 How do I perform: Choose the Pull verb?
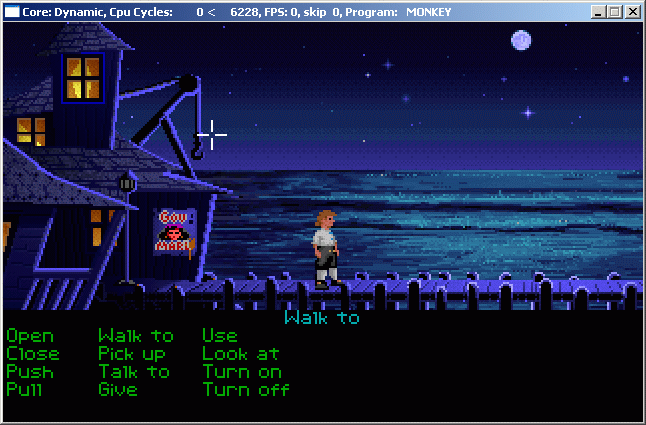[x=26, y=390]
